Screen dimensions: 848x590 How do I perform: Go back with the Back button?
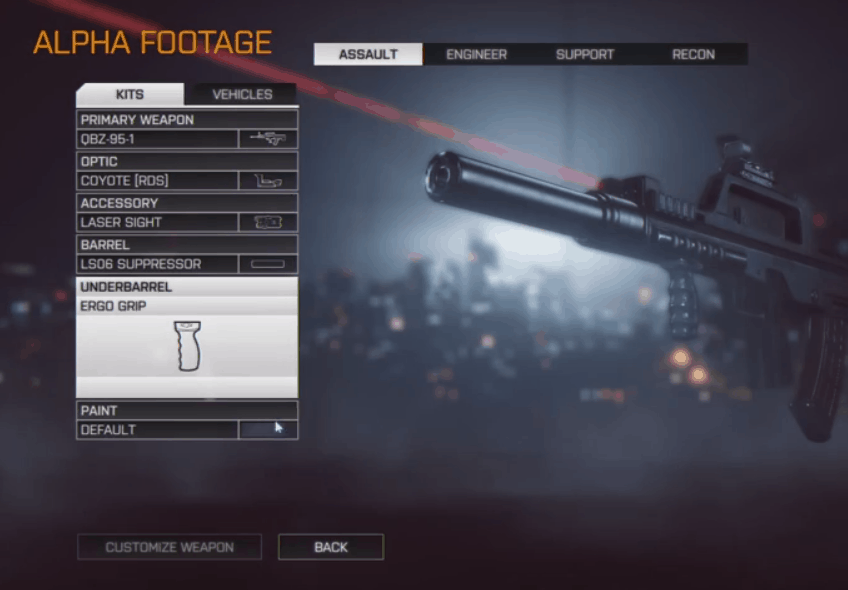pyautogui.click(x=331, y=547)
